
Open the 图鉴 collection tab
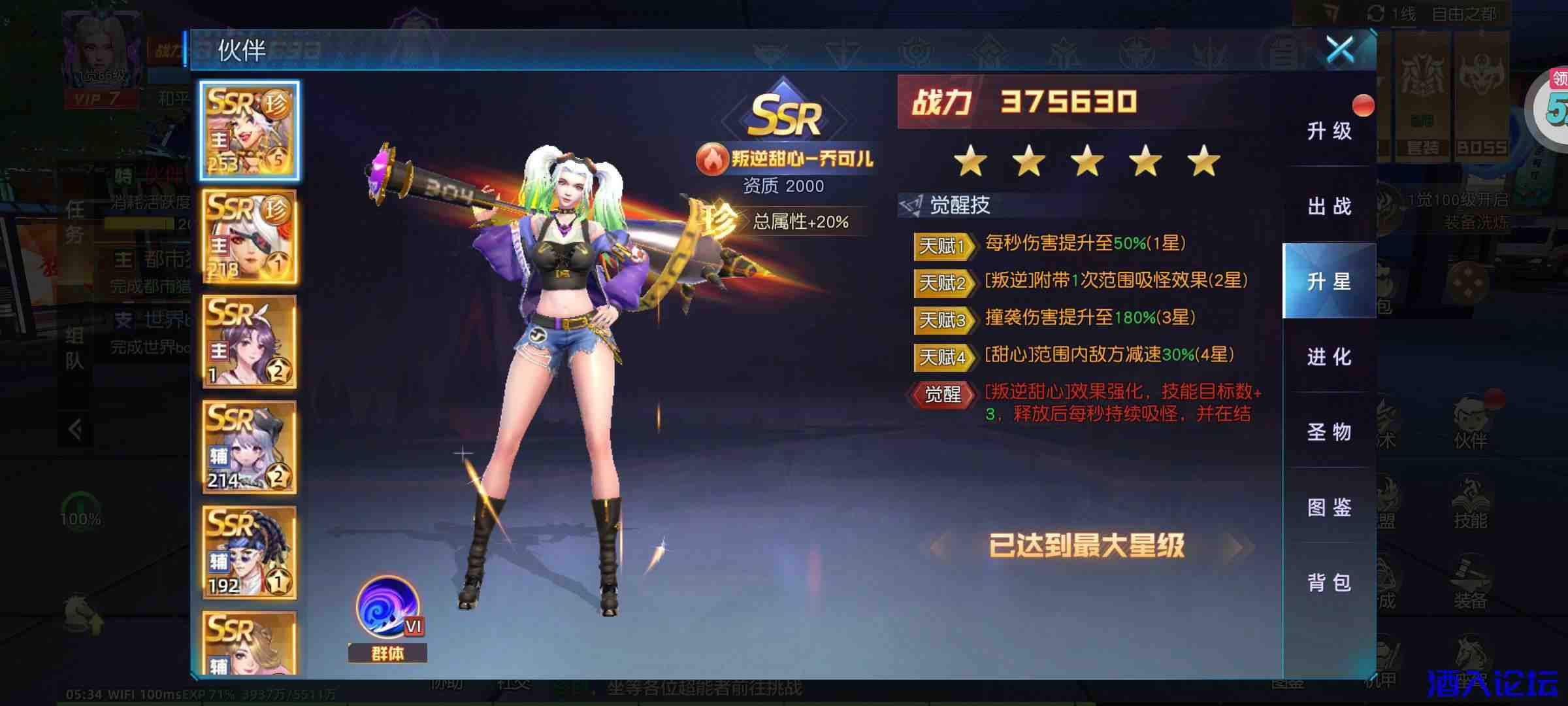(1330, 508)
